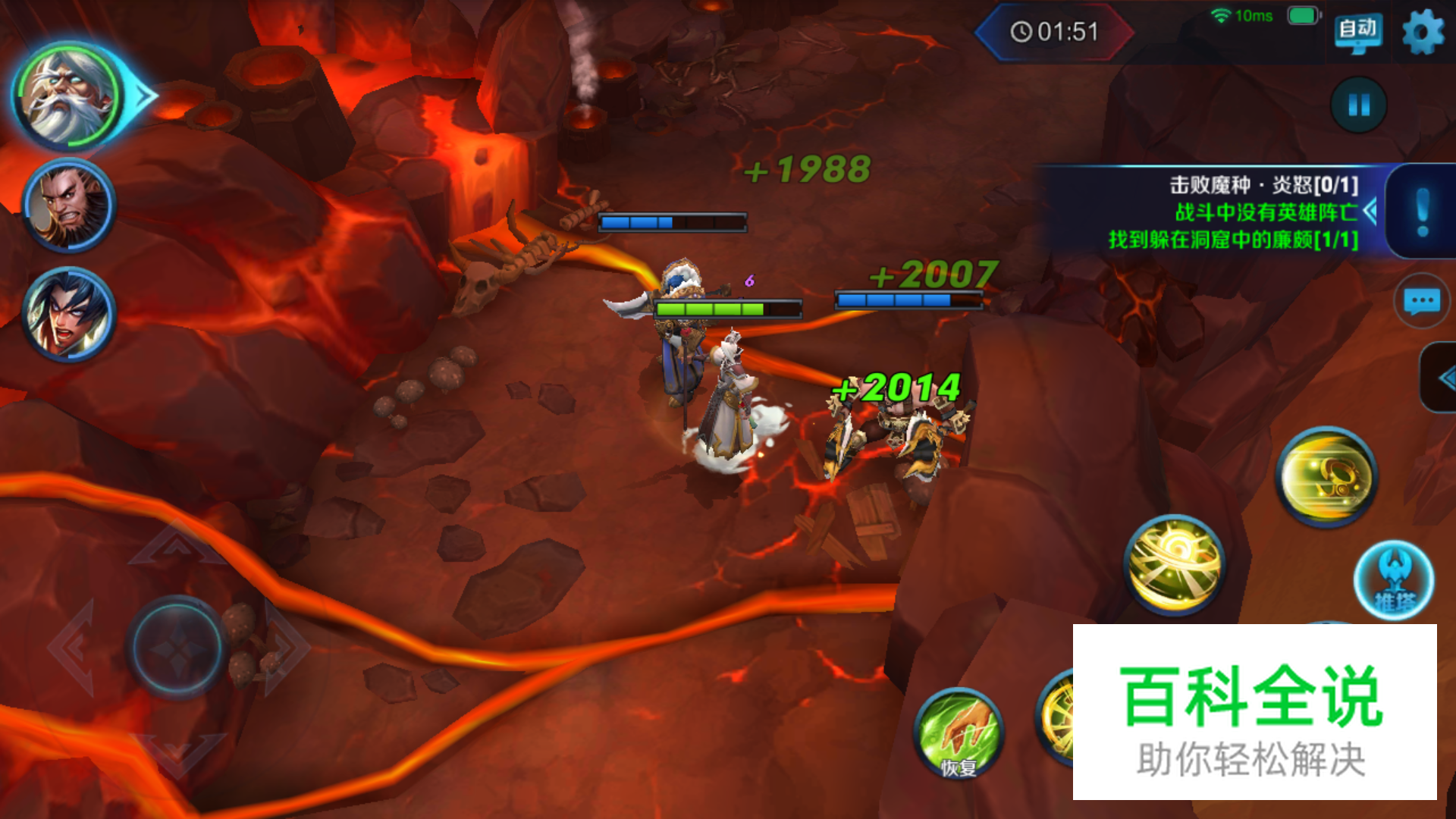Choose the blue-haired hero portrait
Viewport: 1456px width, 819px height.
click(x=68, y=314)
